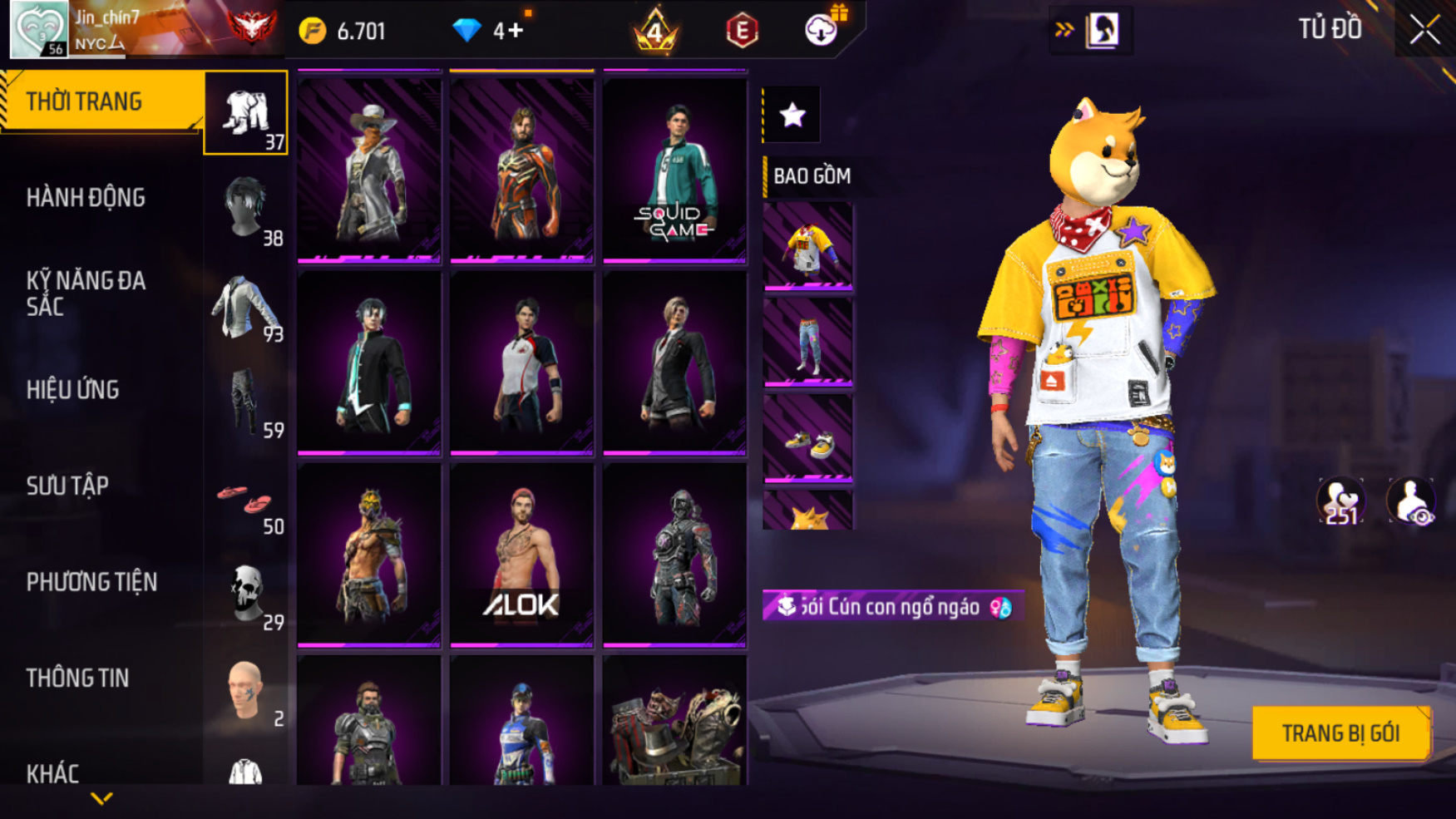
Task: Open the cloud download gift icon
Action: click(822, 30)
